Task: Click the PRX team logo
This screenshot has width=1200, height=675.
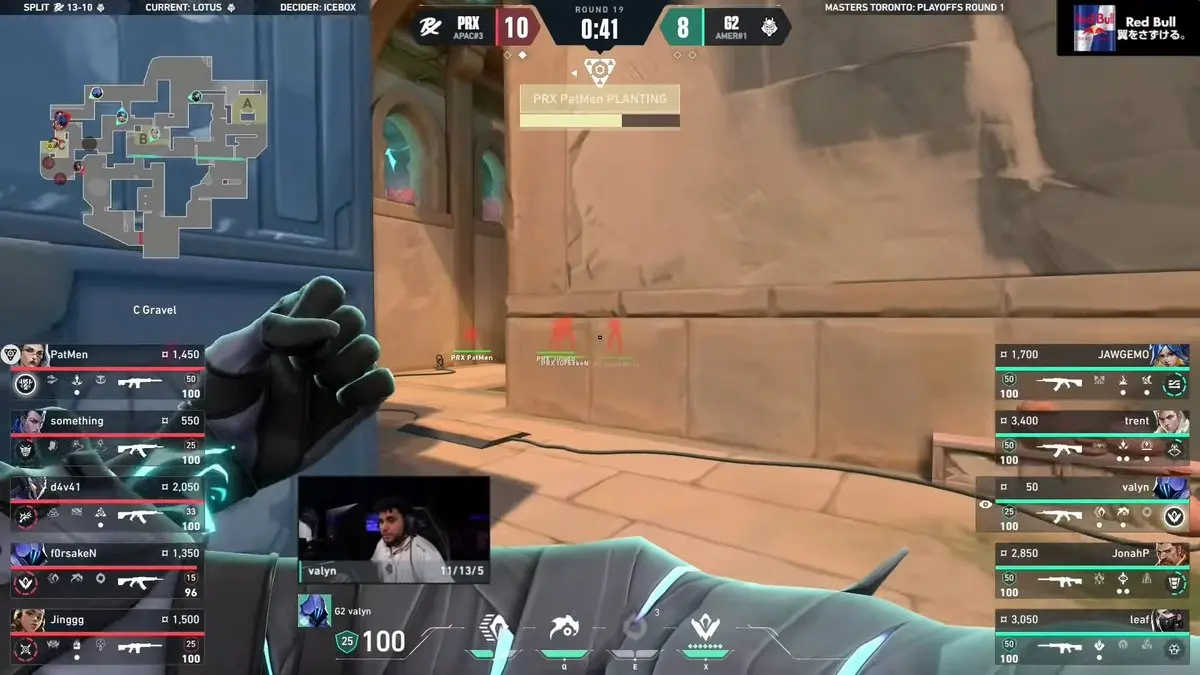Action: pyautogui.click(x=431, y=27)
